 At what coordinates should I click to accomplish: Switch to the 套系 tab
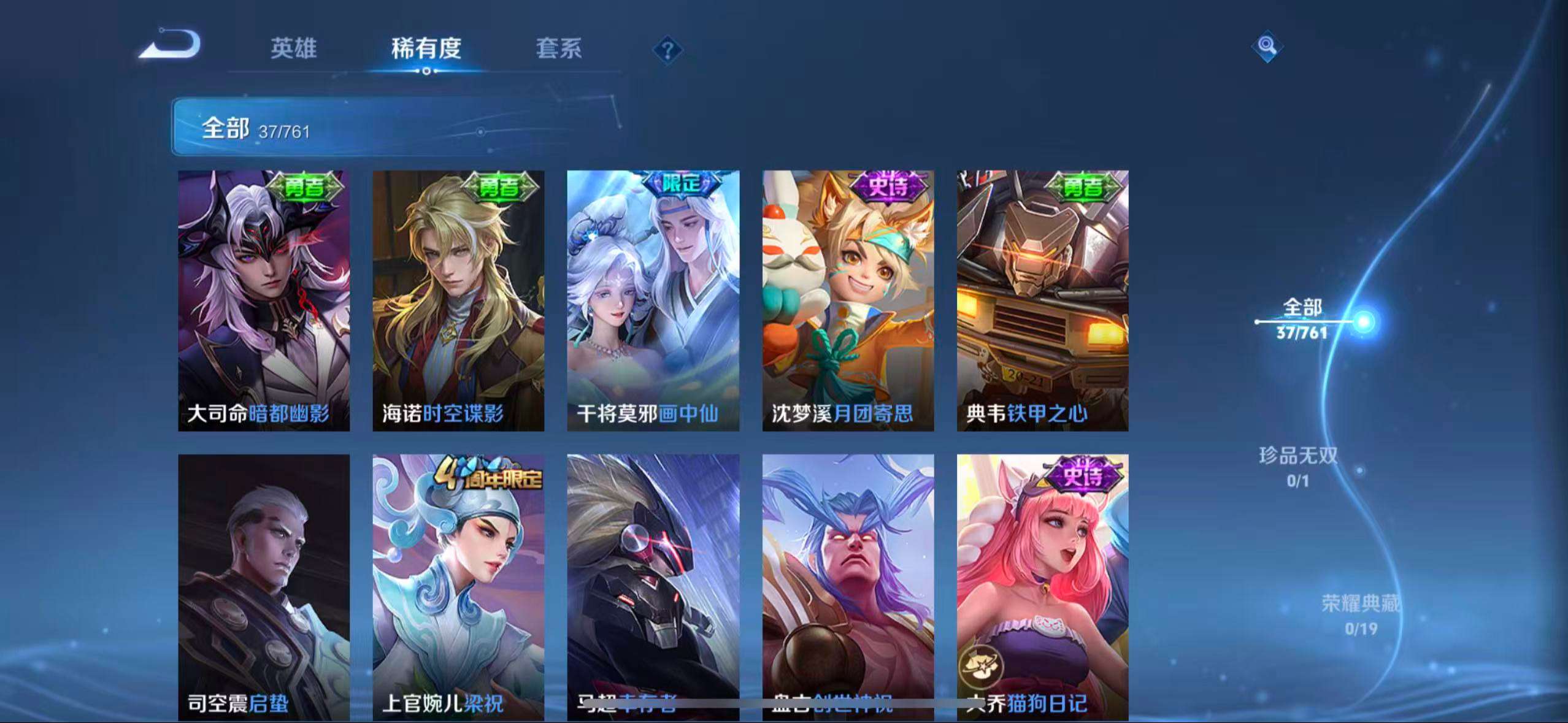click(559, 49)
